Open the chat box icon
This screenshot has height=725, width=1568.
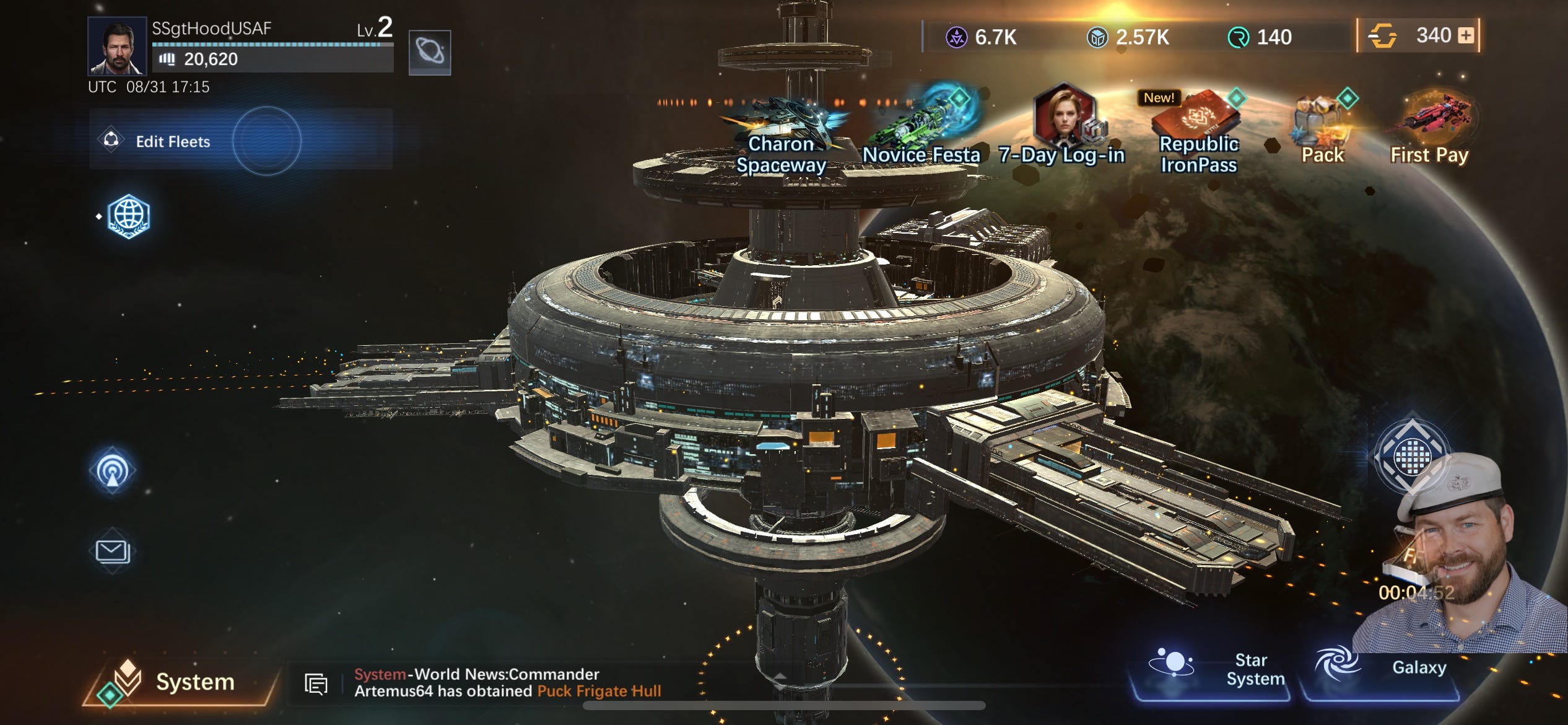[316, 683]
